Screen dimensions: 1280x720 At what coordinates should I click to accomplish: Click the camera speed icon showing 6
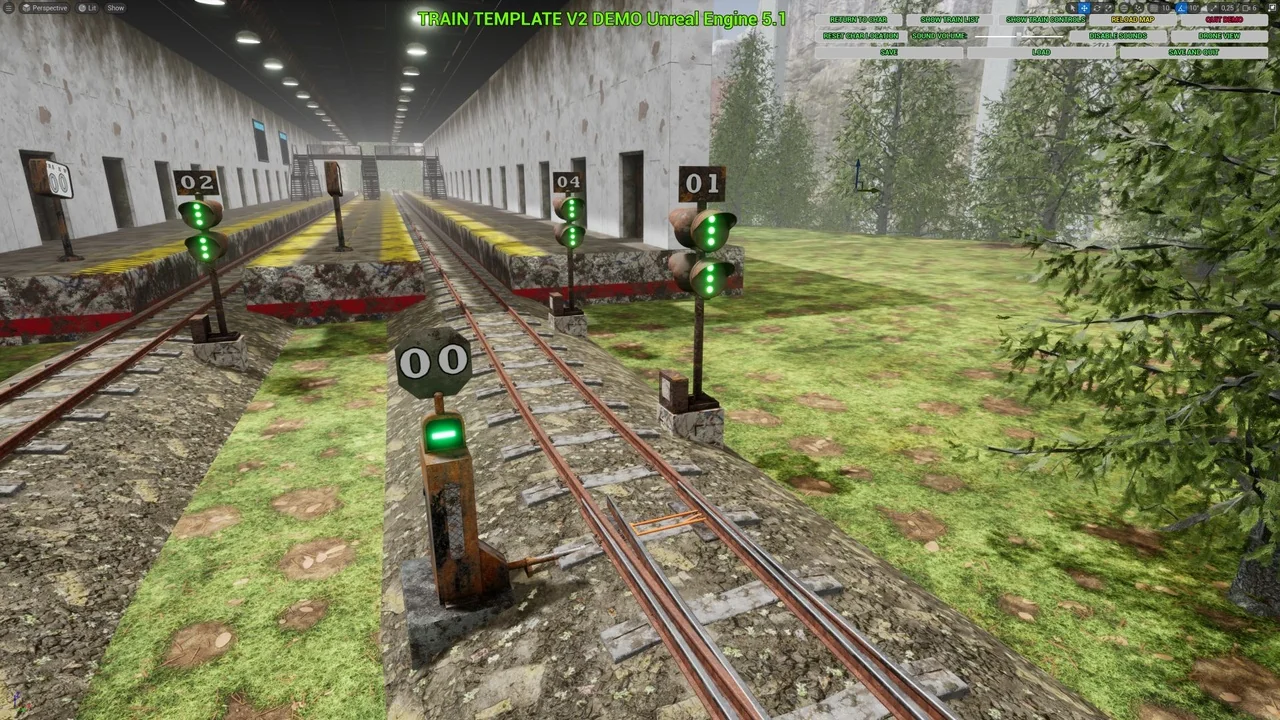click(1248, 7)
